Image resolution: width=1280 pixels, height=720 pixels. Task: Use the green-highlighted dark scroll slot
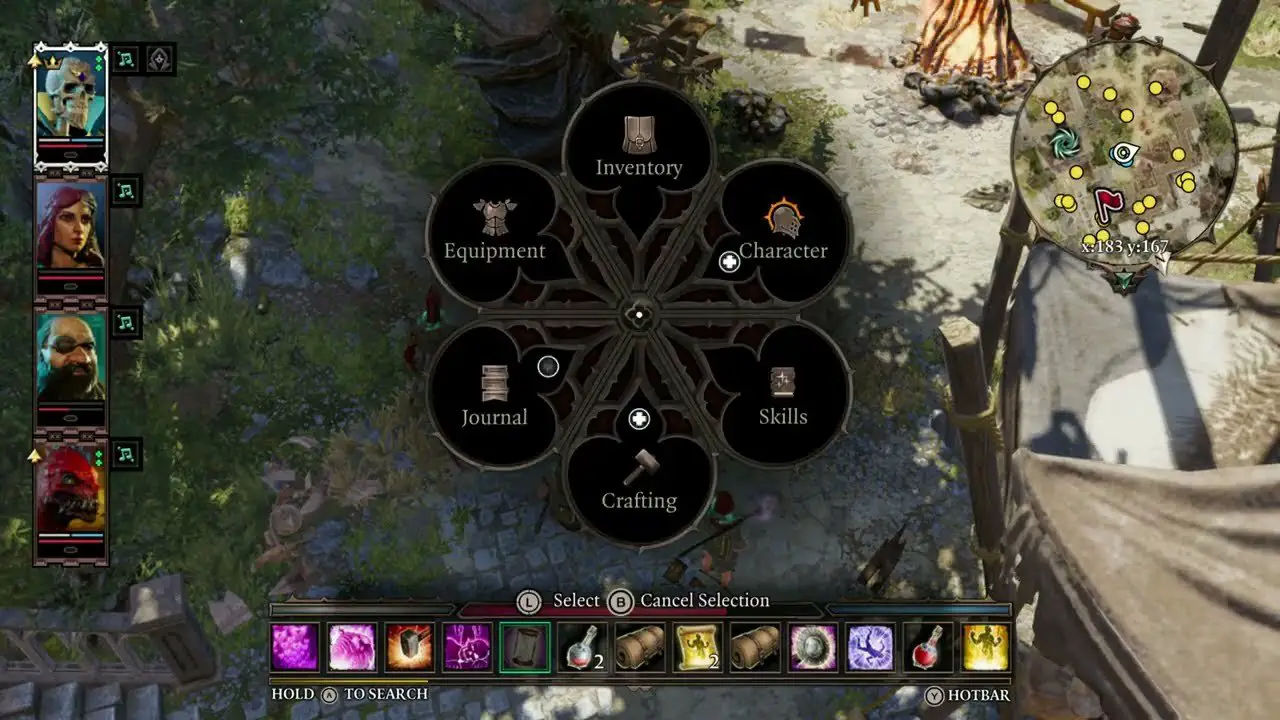coord(525,647)
